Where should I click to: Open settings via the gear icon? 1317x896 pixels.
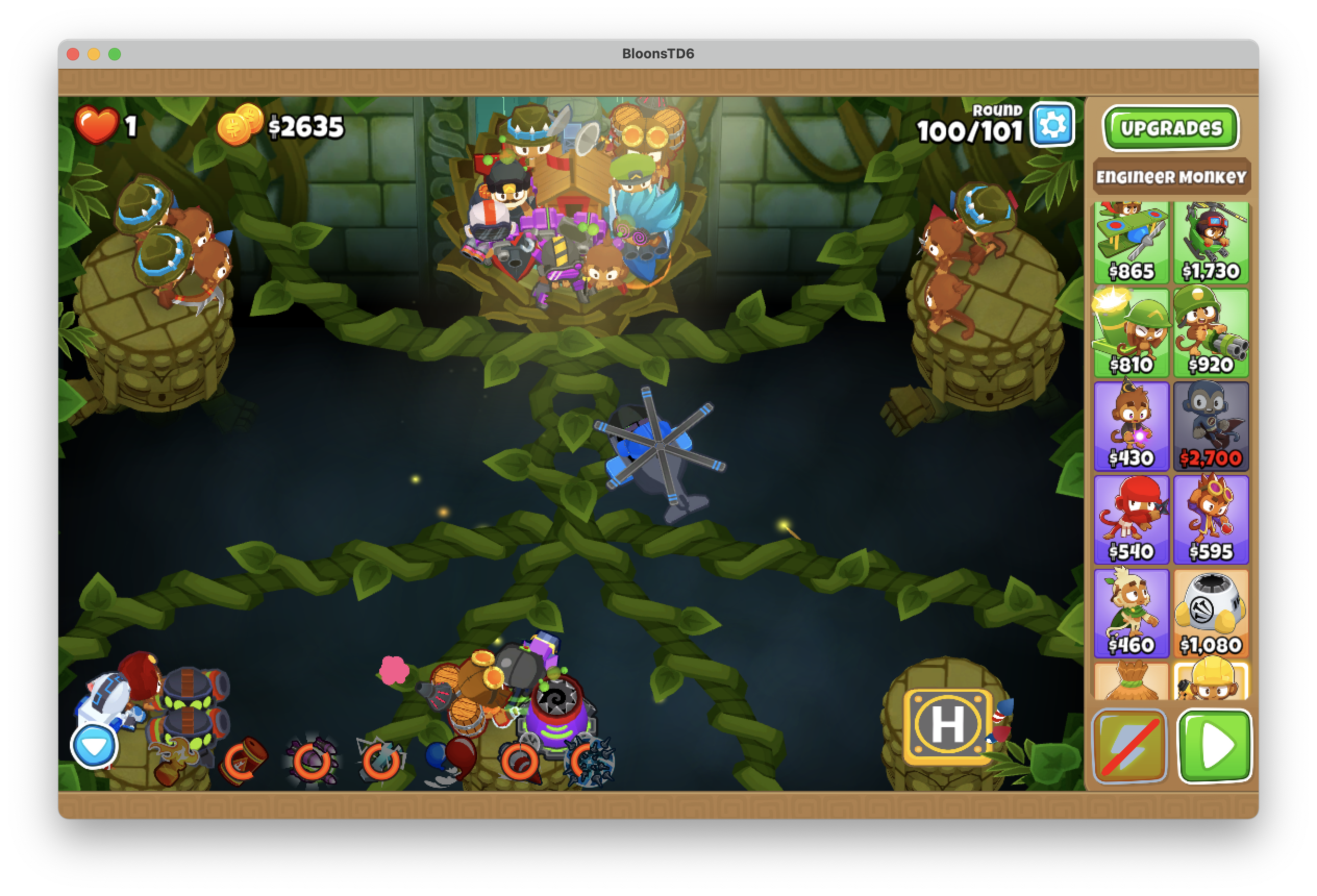(1052, 127)
